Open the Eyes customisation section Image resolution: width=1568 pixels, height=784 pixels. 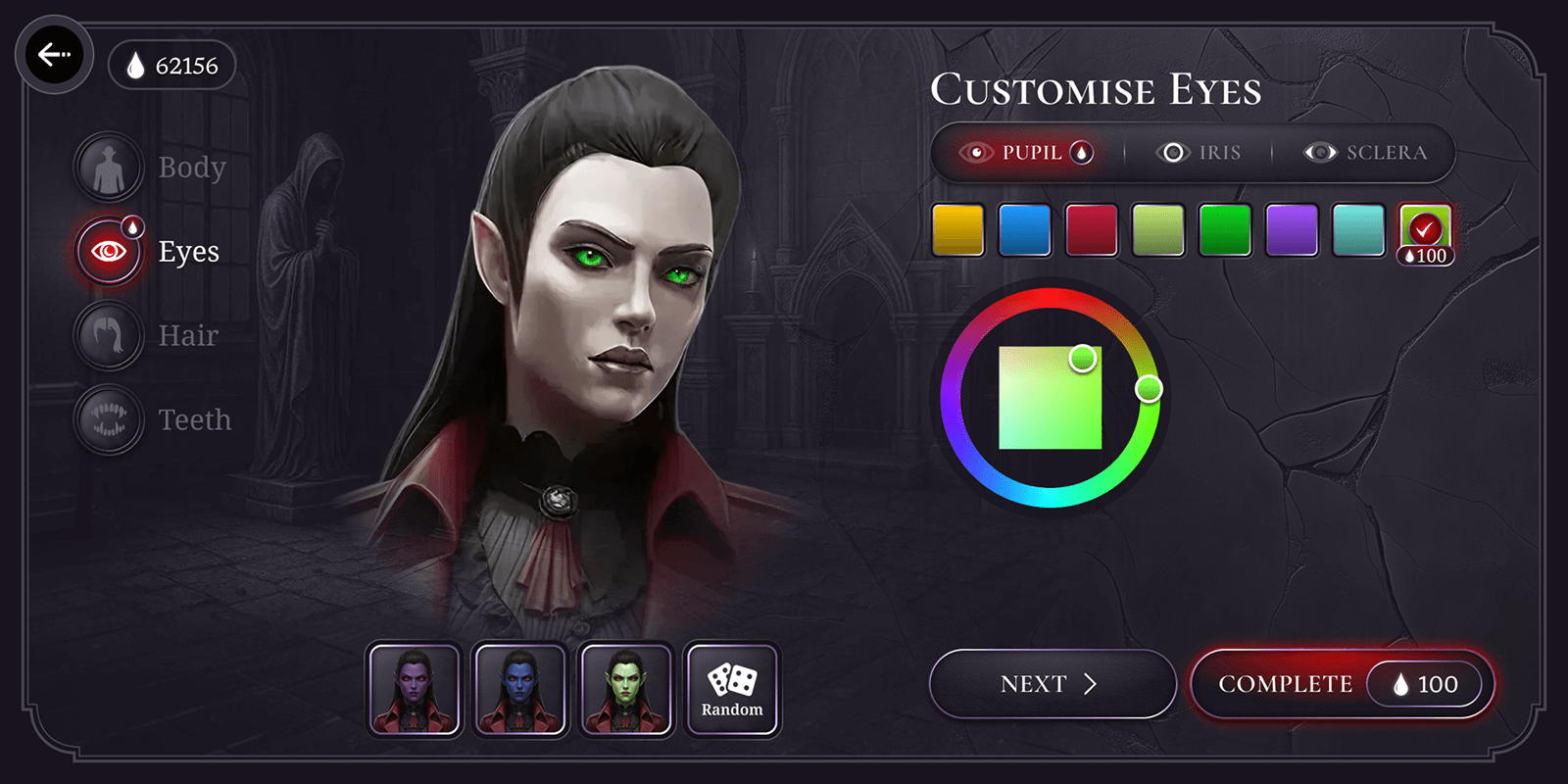(108, 250)
